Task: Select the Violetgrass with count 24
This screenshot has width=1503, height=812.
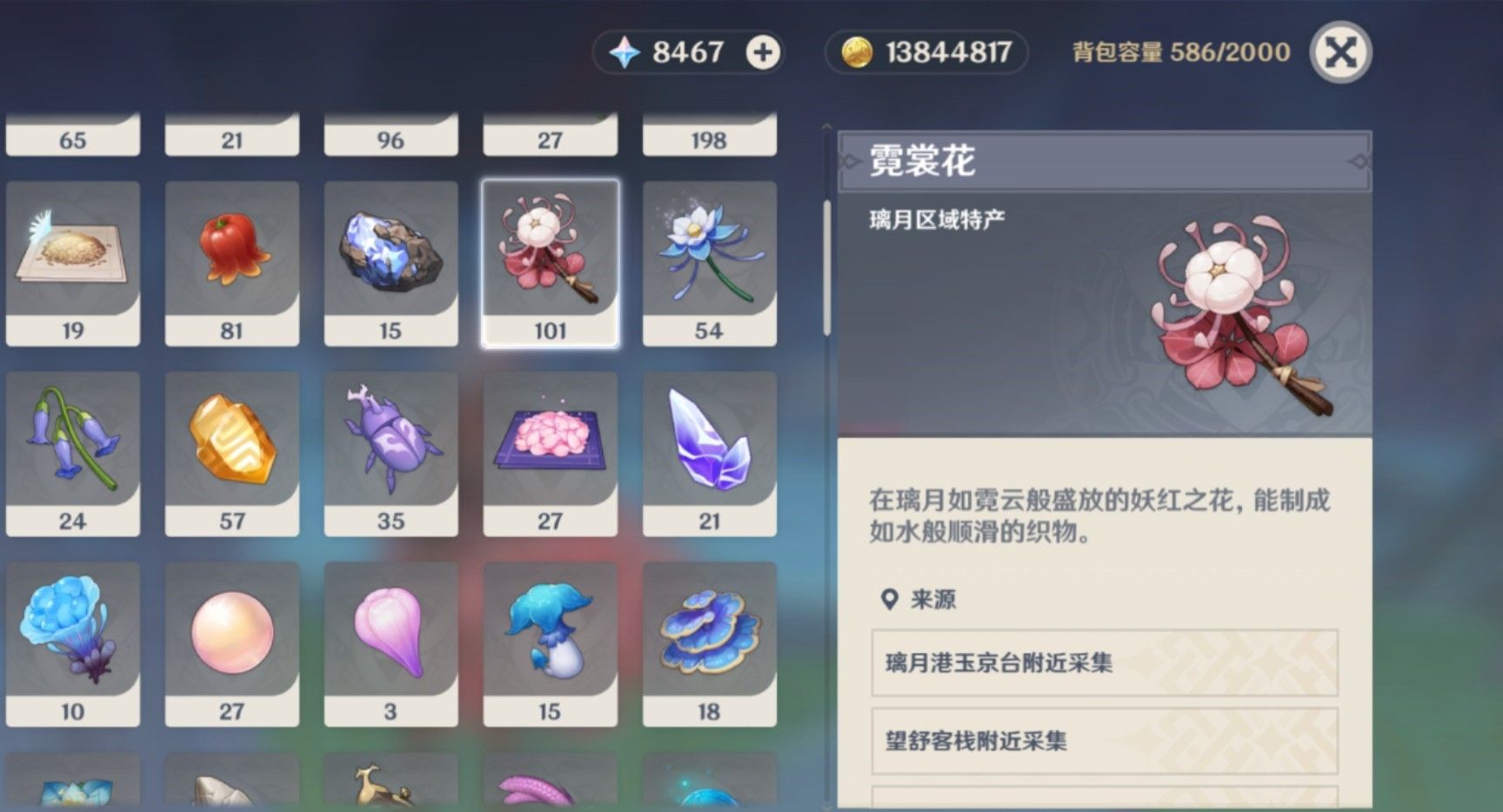Action: point(73,448)
